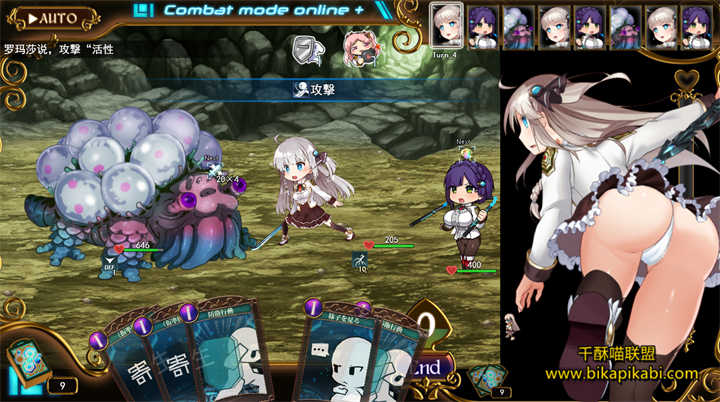Click the Turn 4 active character portrait
Image resolution: width=720 pixels, height=402 pixels.
[x=446, y=24]
